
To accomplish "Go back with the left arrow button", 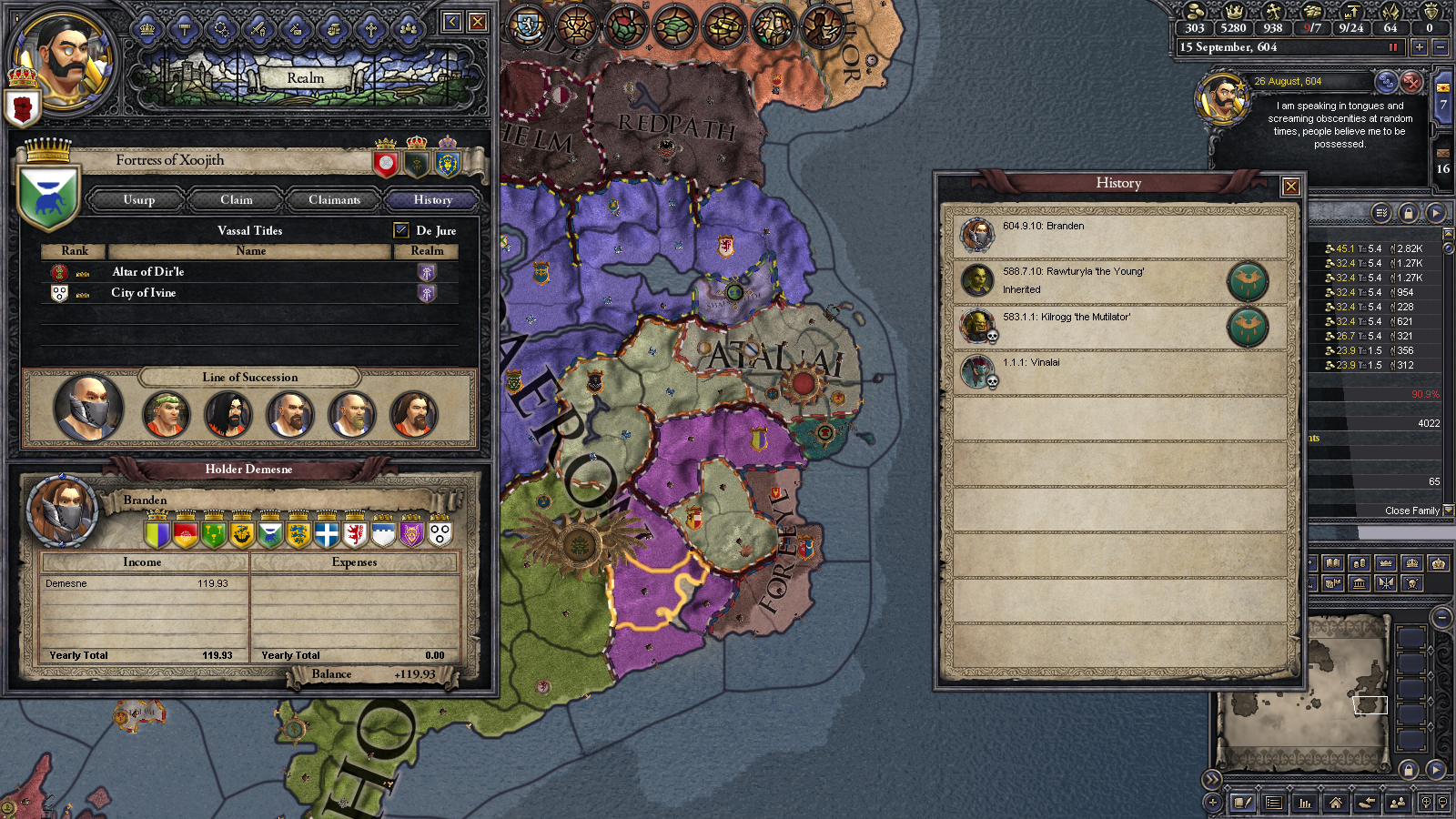I will pyautogui.click(x=451, y=22).
